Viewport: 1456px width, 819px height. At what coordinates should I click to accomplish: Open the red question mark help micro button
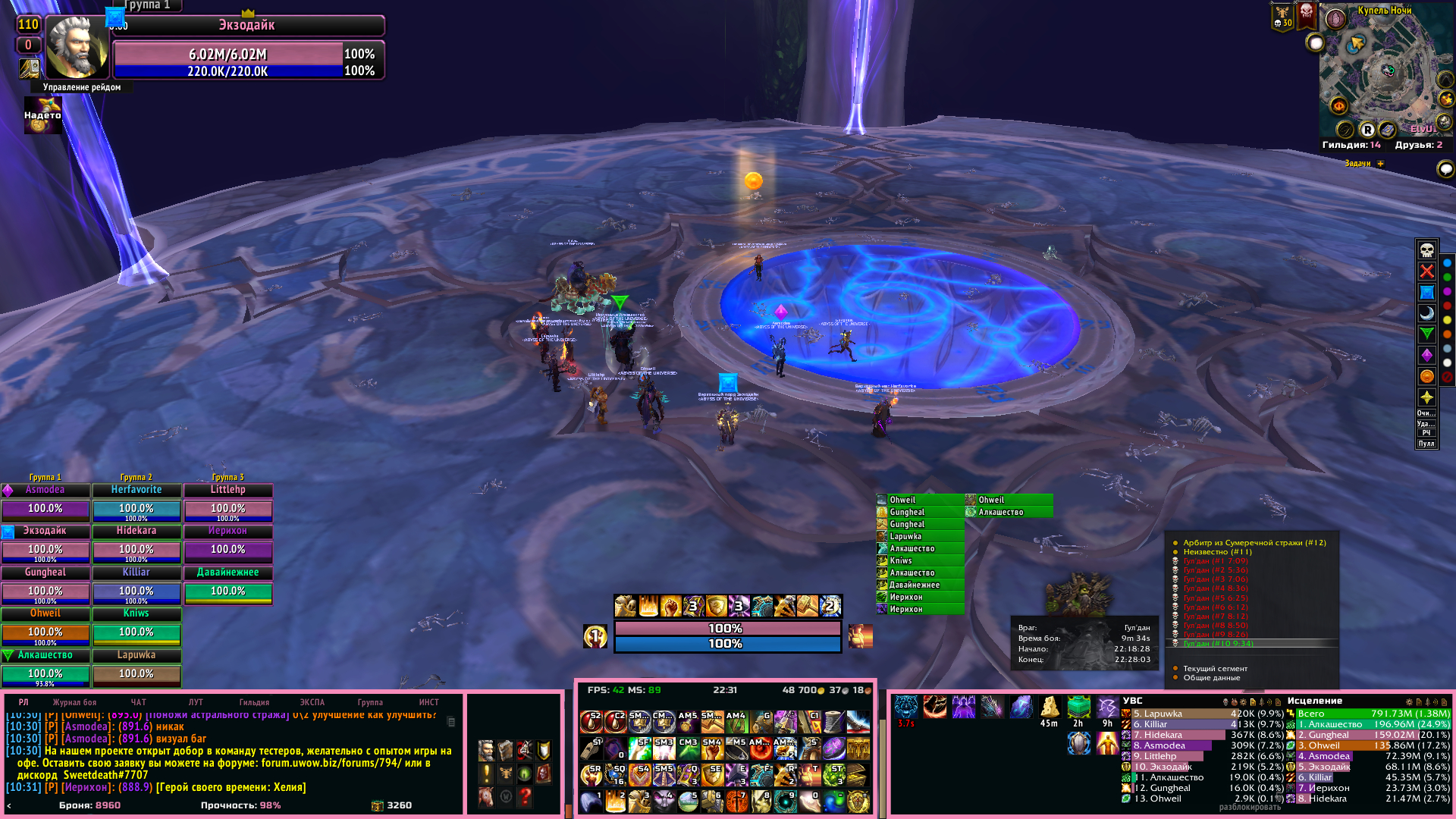point(525,796)
